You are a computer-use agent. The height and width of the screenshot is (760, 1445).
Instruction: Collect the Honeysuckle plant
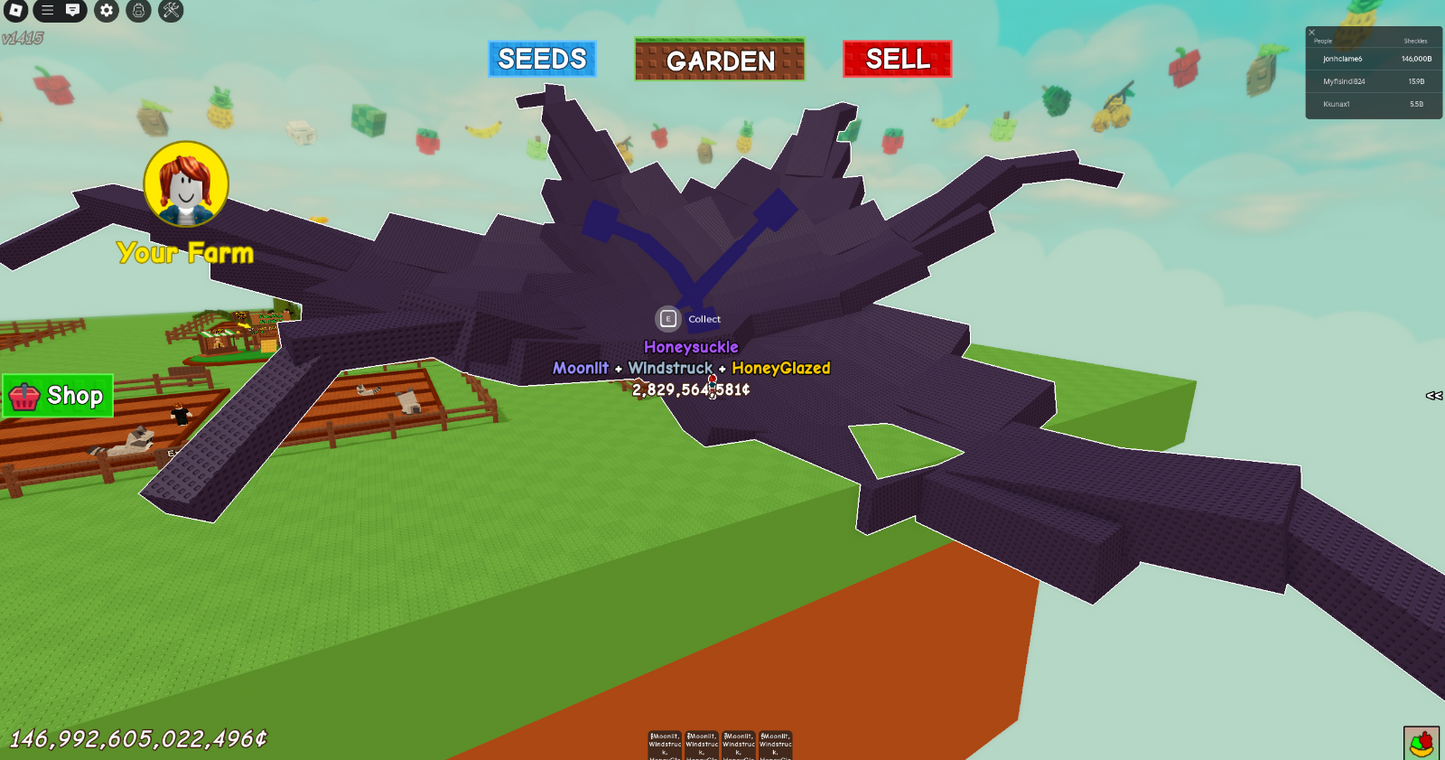tap(690, 318)
